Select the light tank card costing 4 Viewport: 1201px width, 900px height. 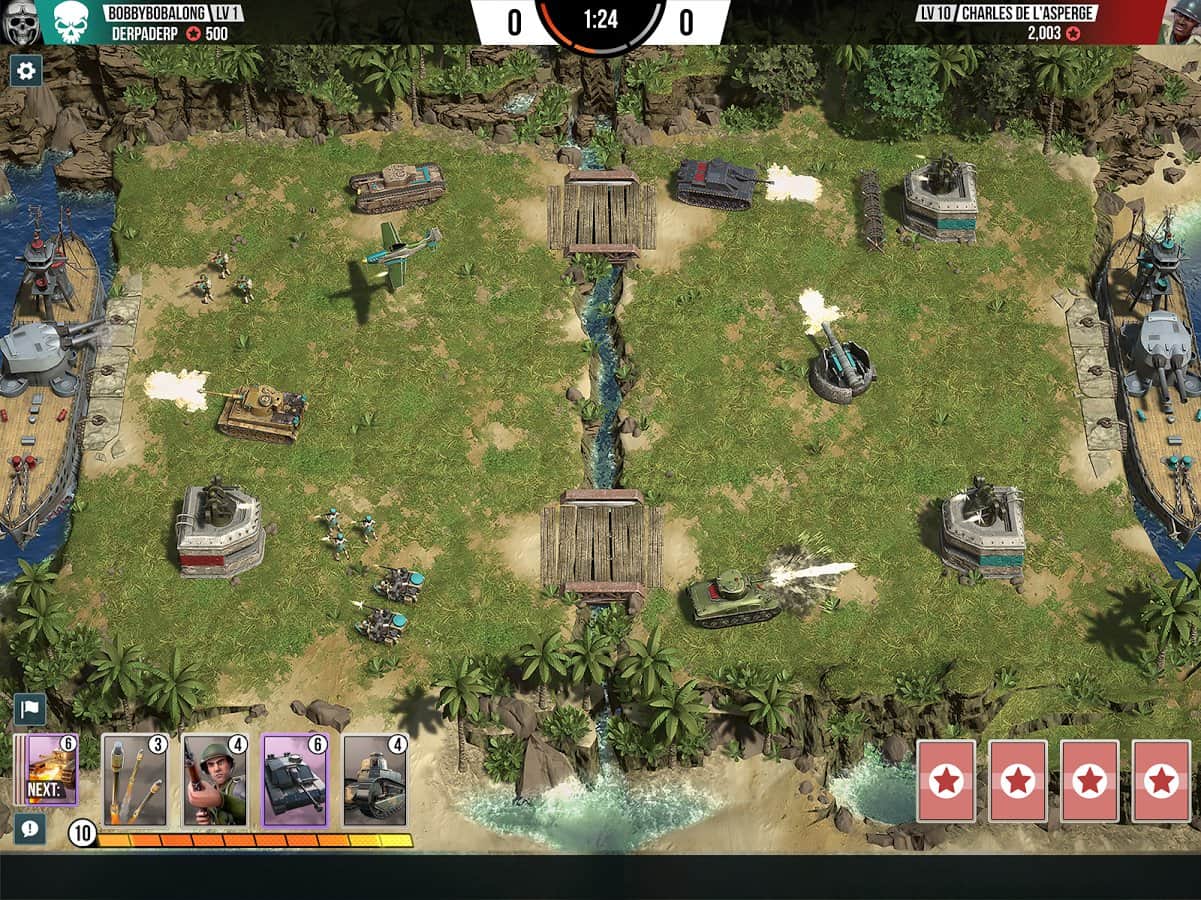(375, 780)
